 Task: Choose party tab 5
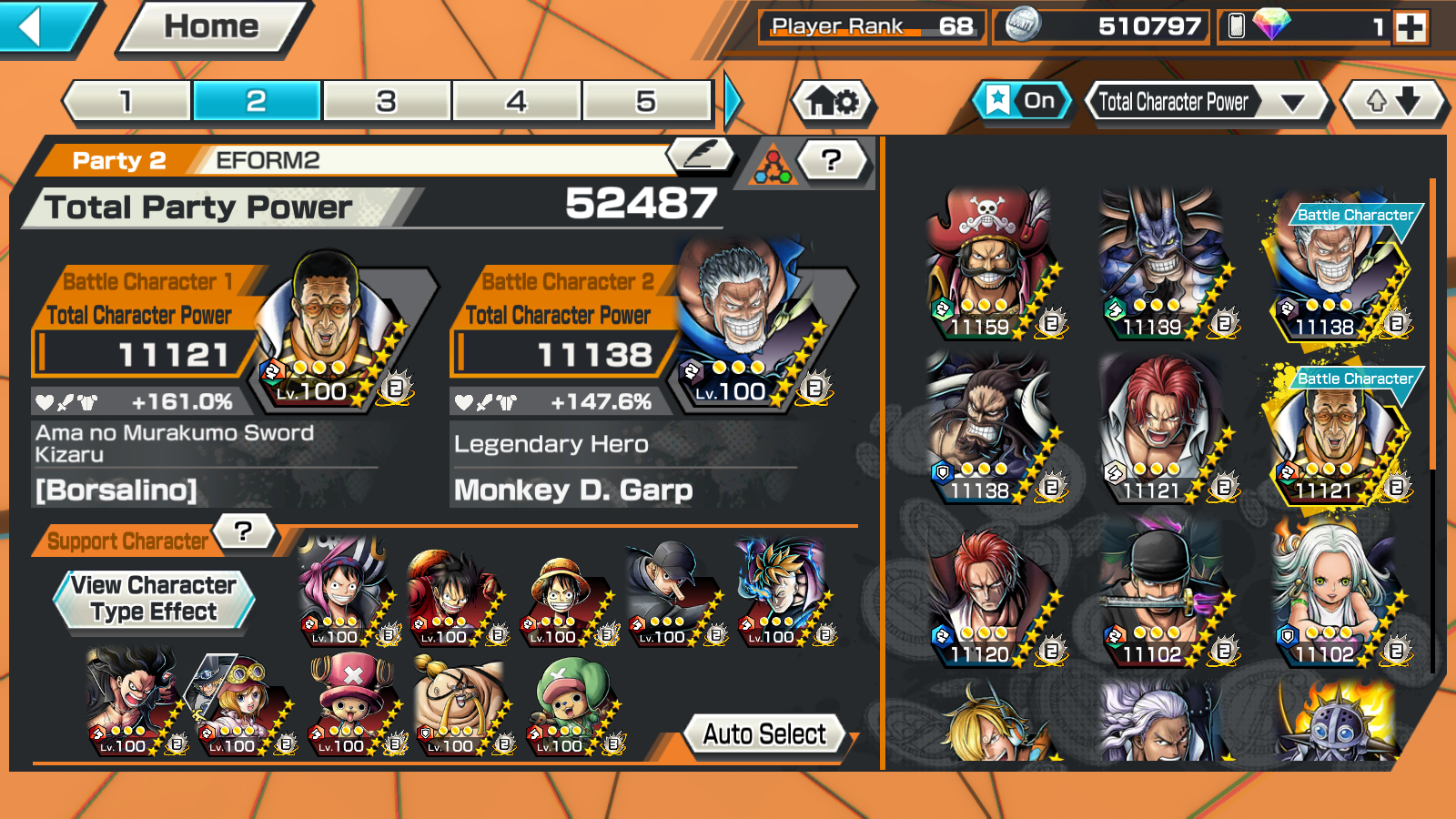click(x=645, y=101)
